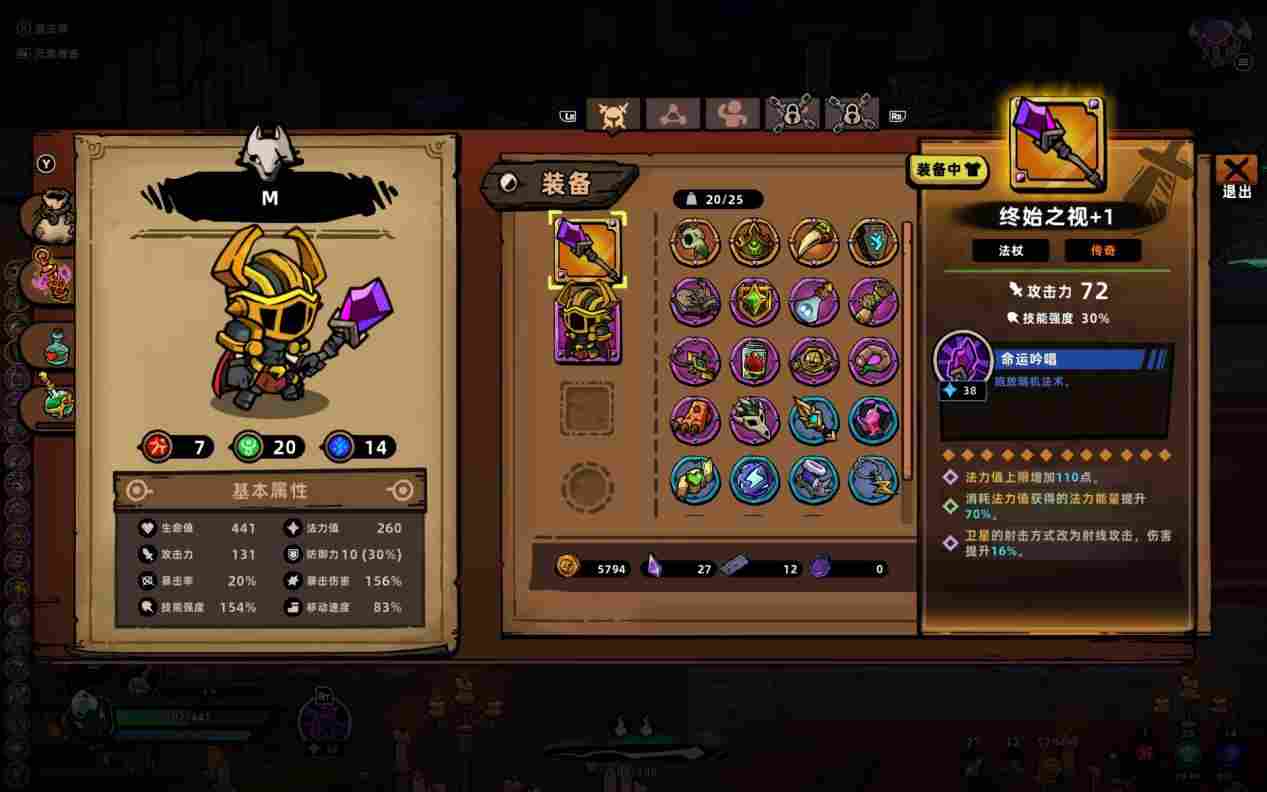The image size is (1267, 792).
Task: Open the horned helmet equipment tab
Action: pyautogui.click(x=612, y=115)
